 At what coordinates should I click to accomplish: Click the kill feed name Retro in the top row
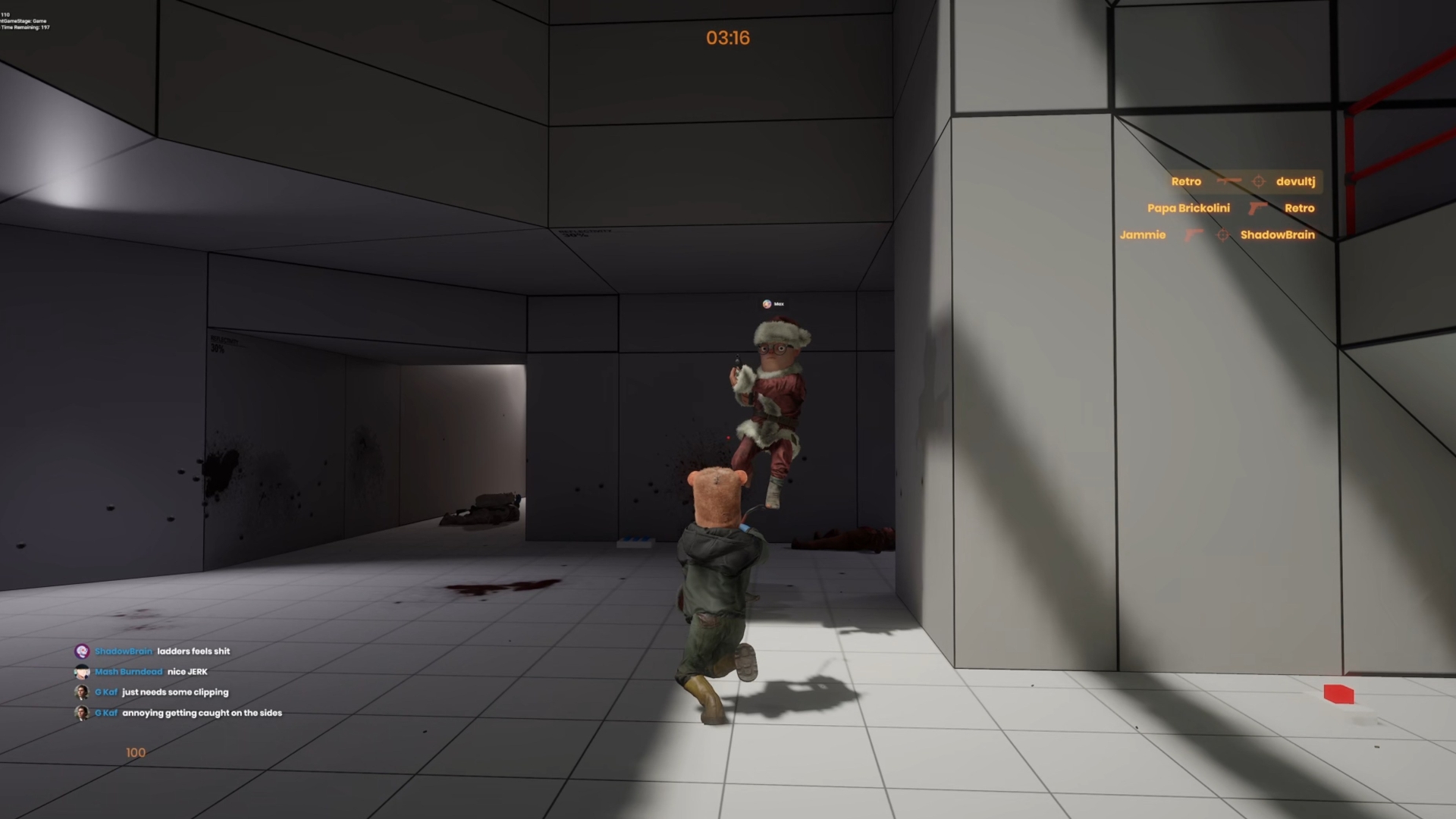click(x=1186, y=181)
